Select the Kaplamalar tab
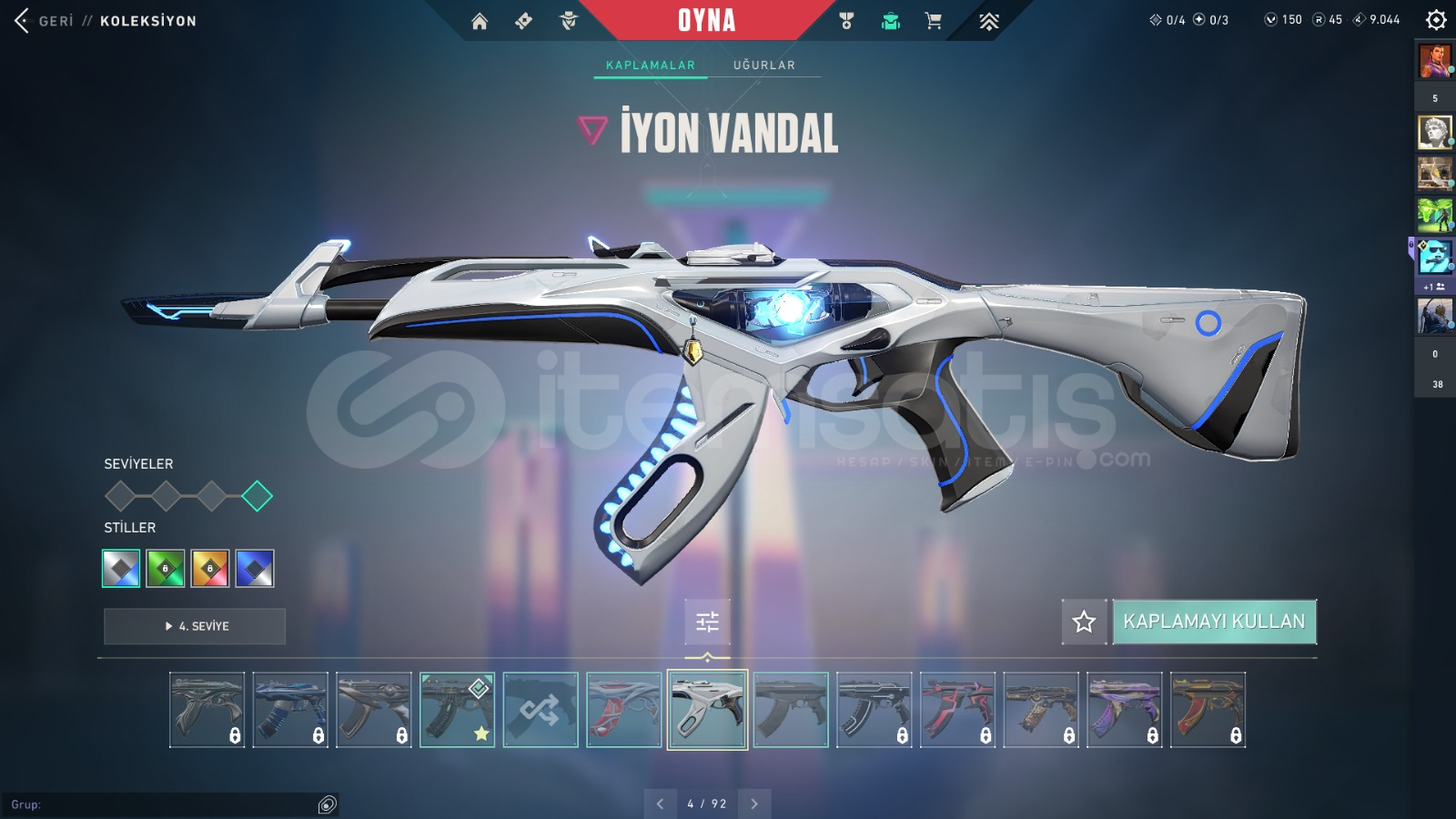 (x=651, y=66)
